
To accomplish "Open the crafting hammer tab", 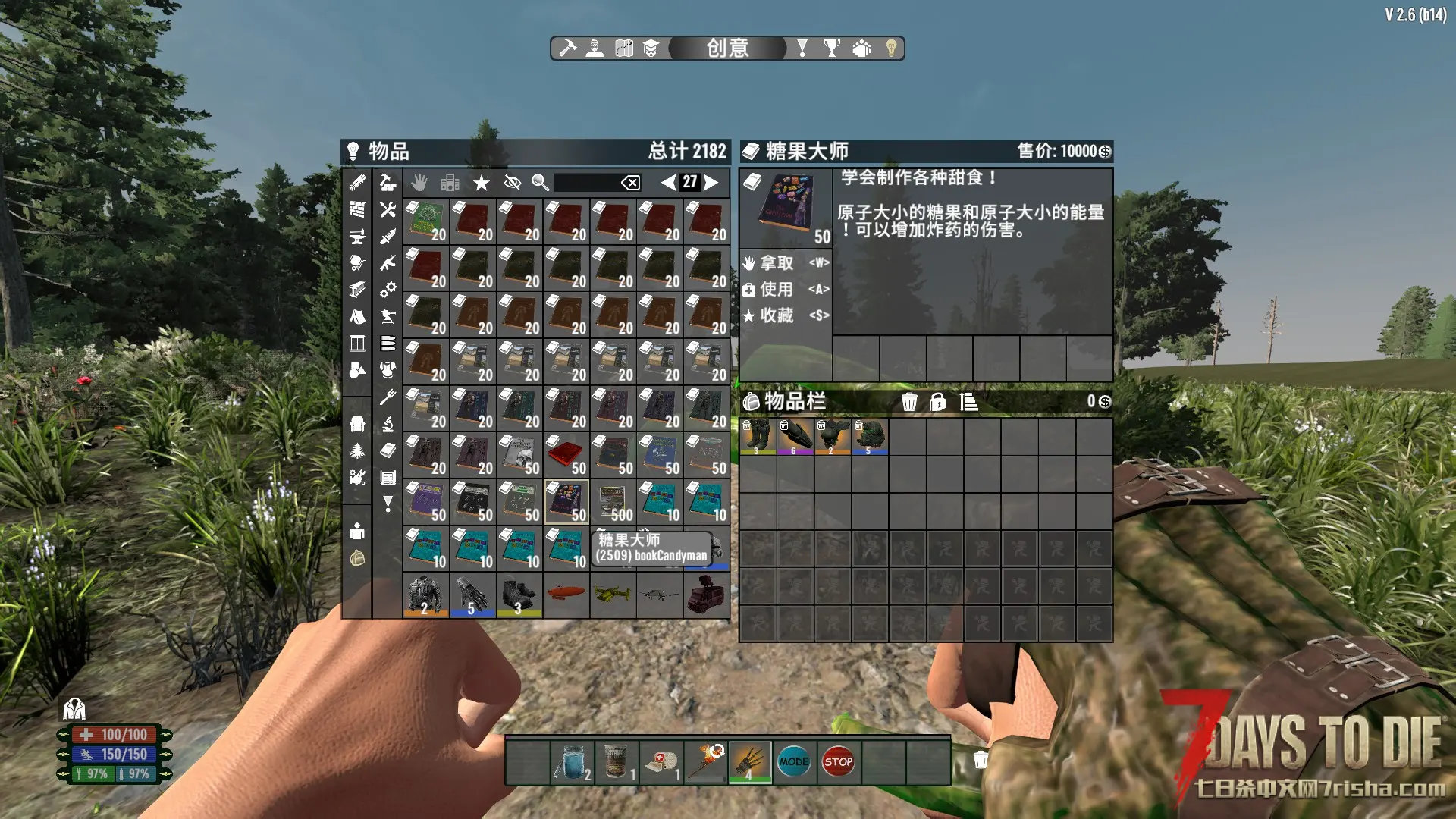I will (567, 49).
